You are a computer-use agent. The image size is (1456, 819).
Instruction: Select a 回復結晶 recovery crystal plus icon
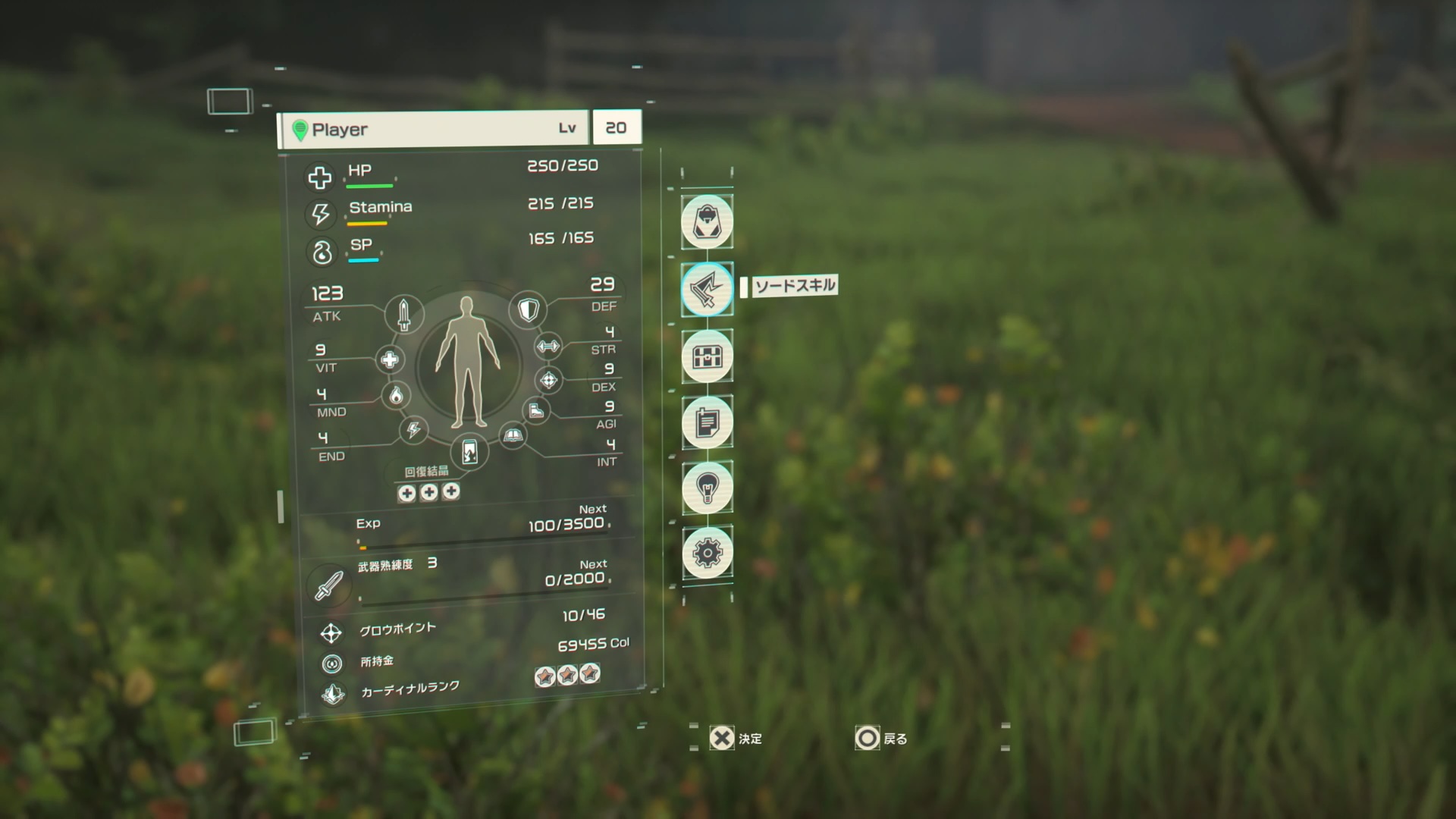(407, 492)
